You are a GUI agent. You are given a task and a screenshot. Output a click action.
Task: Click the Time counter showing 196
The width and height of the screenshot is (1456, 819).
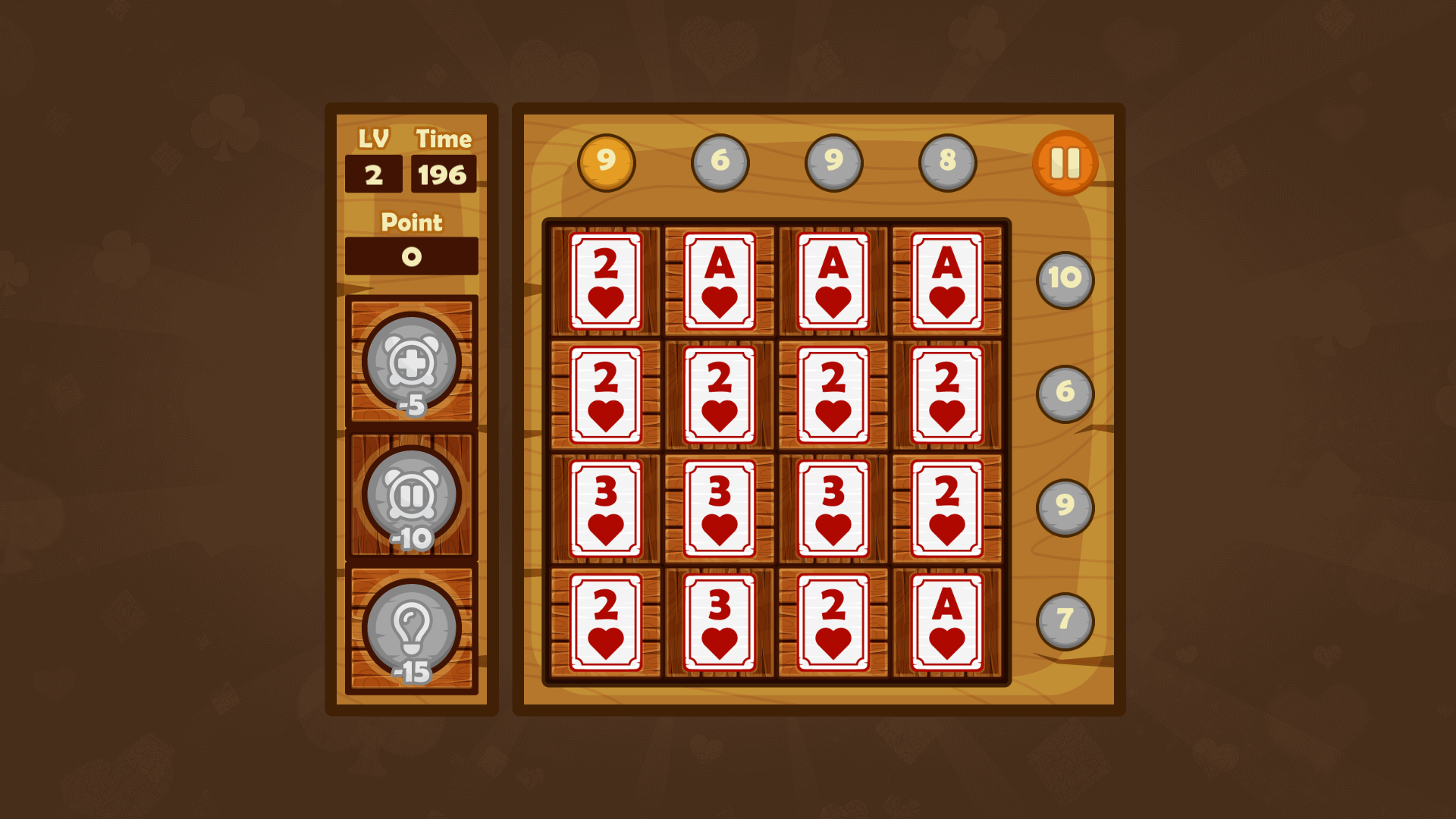443,174
